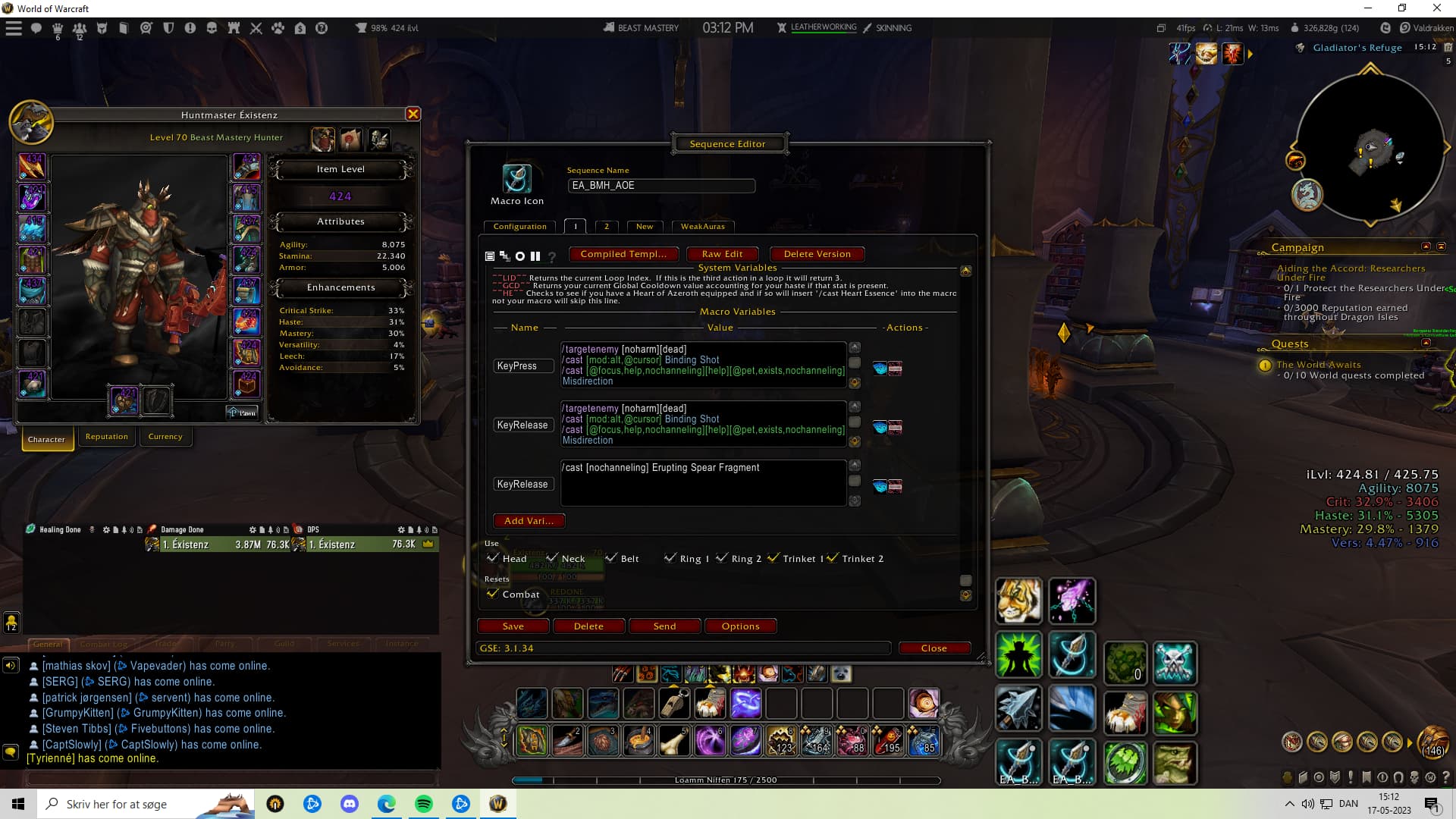Disable the Trinket 2 checkbox

point(833,558)
